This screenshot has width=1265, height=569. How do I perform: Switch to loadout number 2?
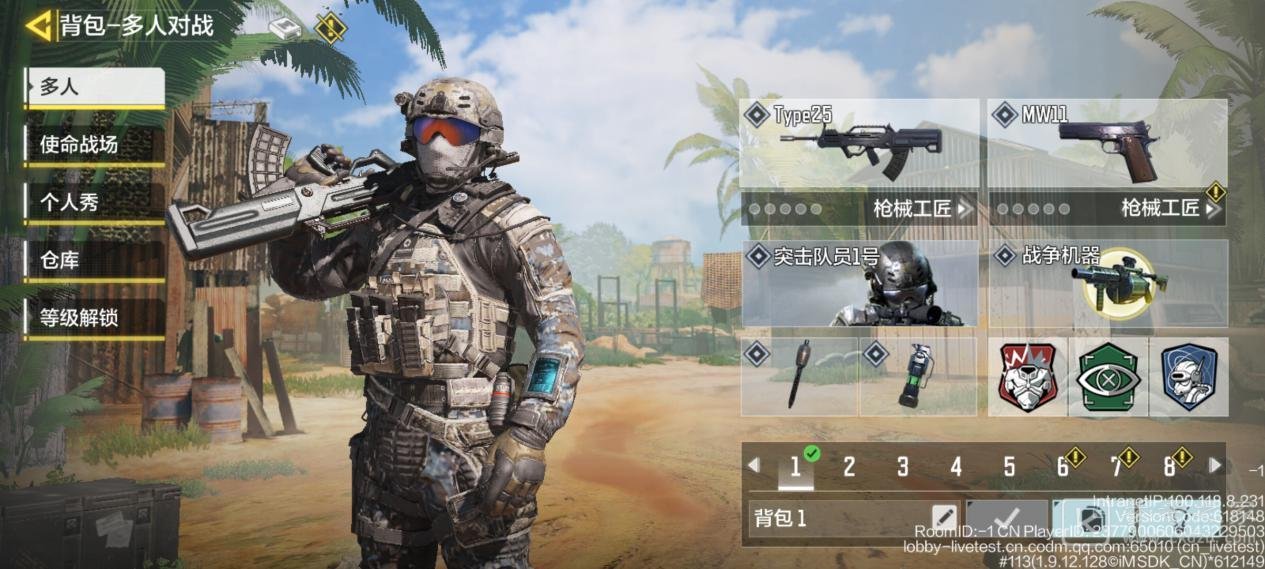(x=849, y=467)
